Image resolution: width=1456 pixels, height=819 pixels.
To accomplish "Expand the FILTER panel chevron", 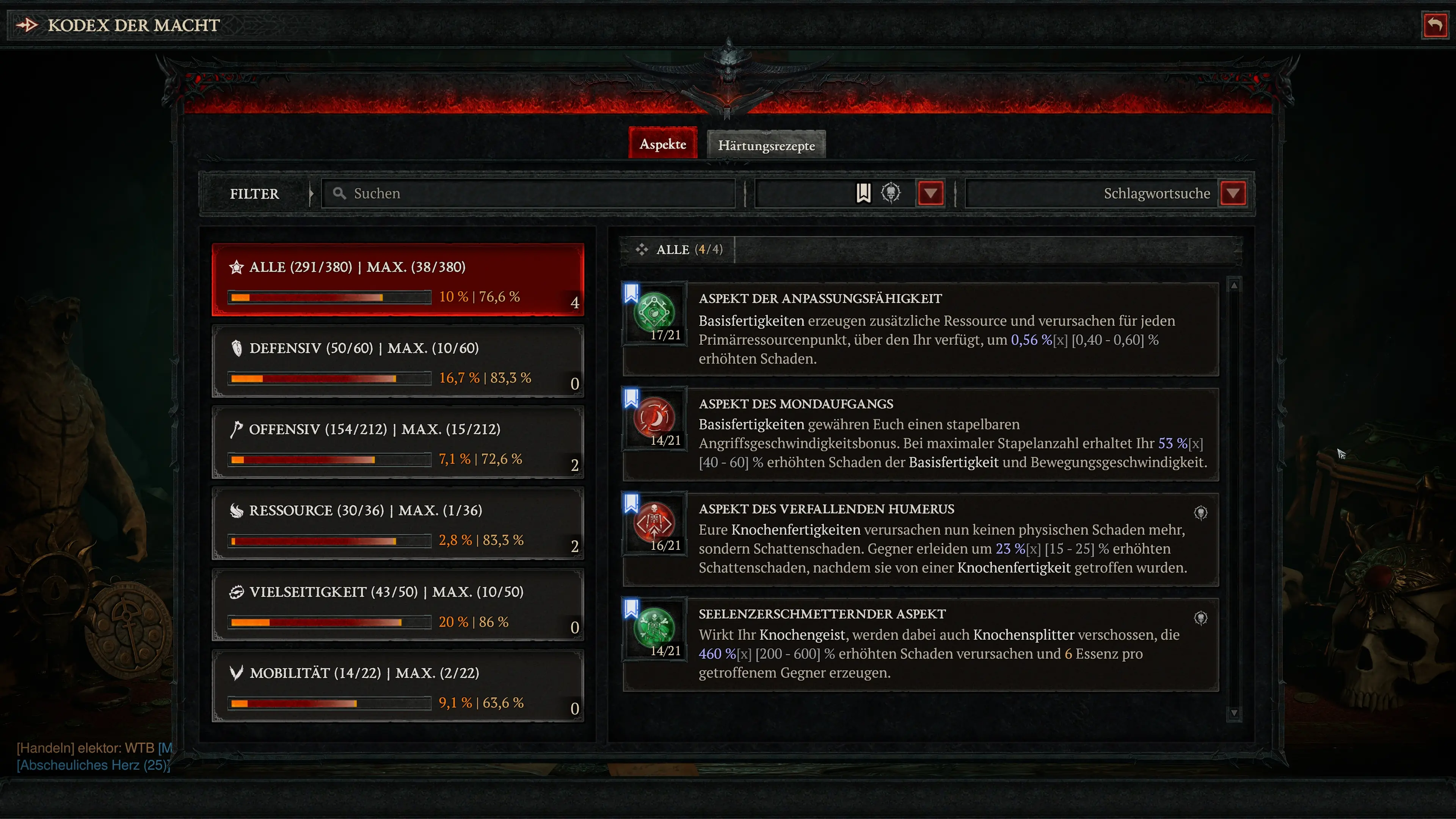I will 311,193.
